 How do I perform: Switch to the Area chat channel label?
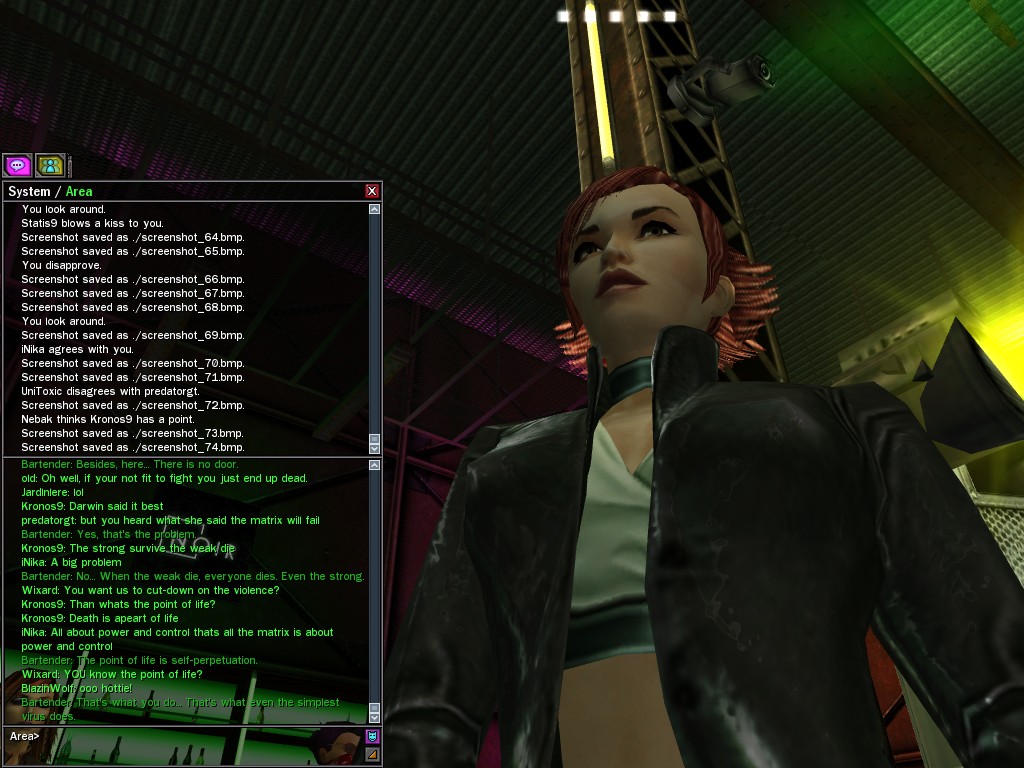(79, 191)
